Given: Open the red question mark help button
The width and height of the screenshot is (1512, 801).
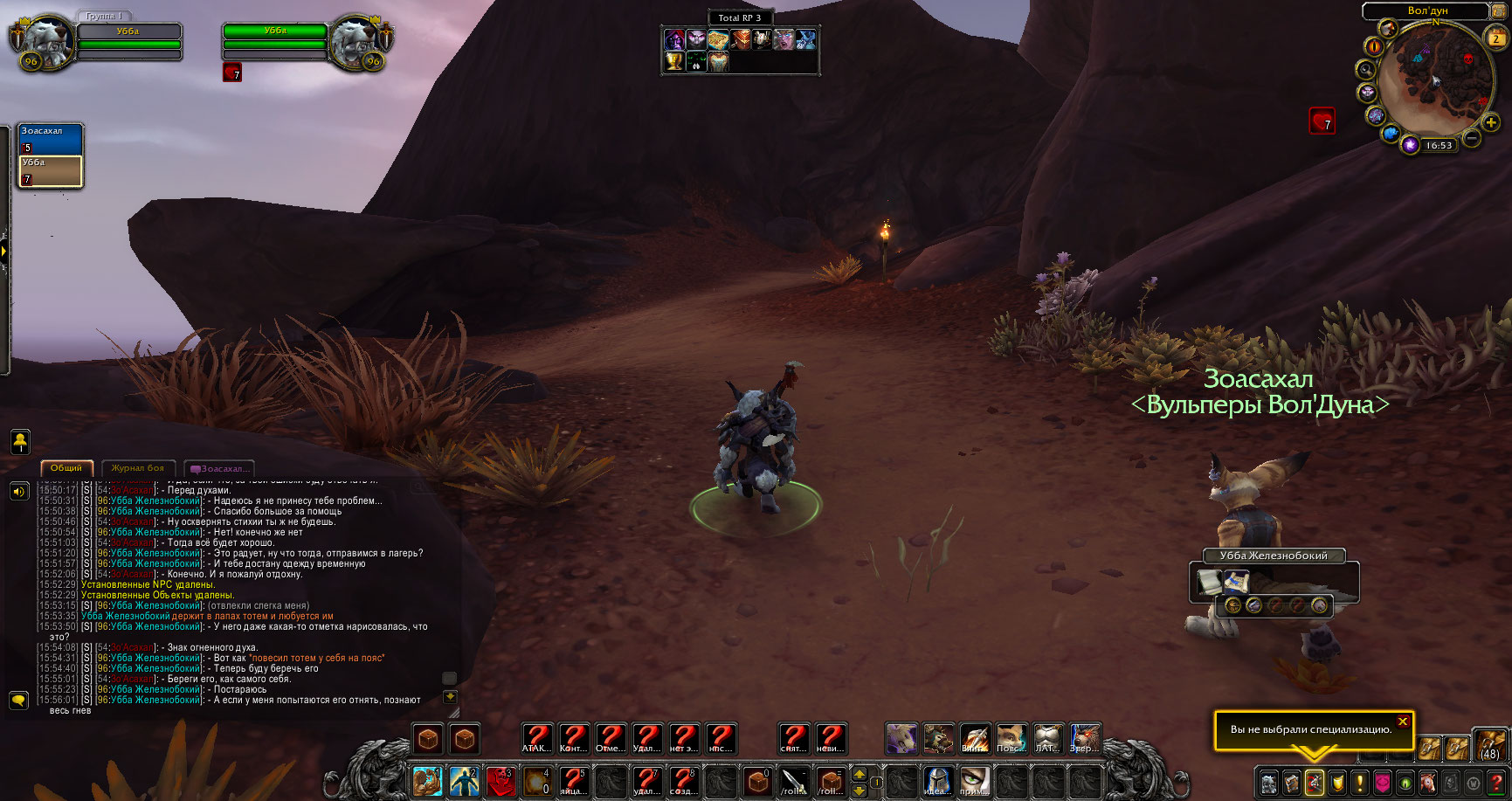Looking at the screenshot, I should click(1496, 782).
